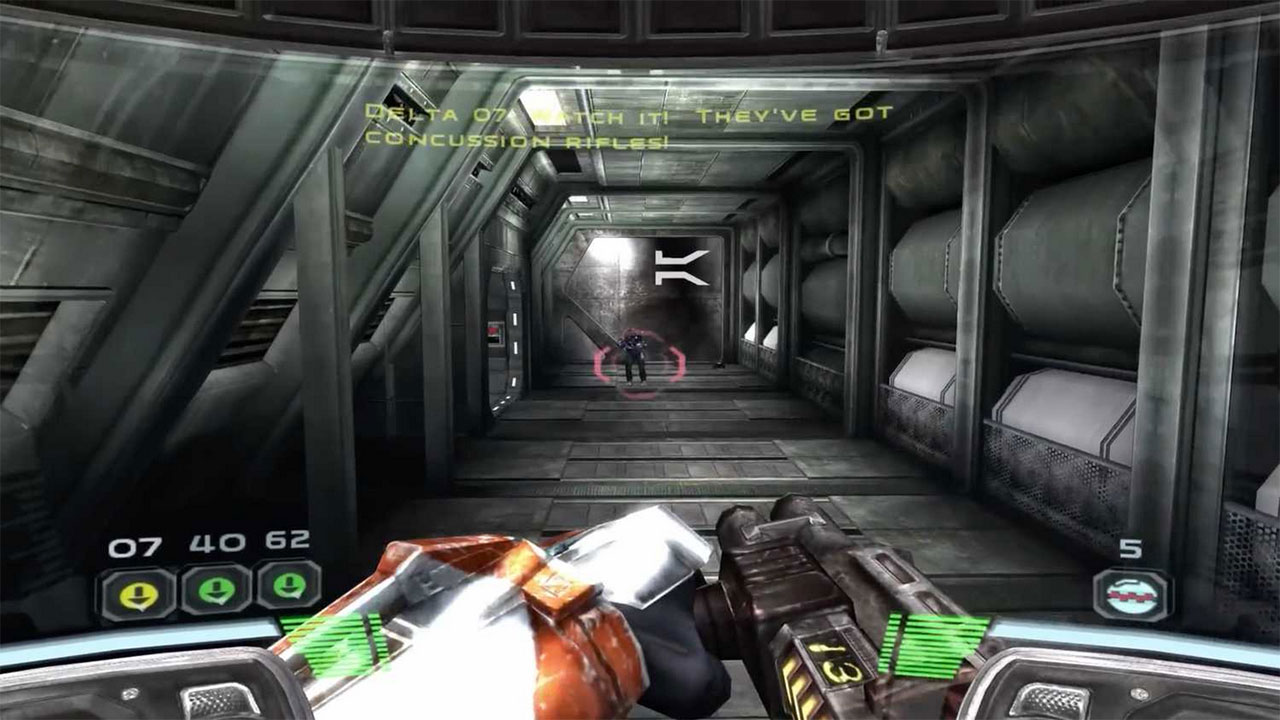The image size is (1280, 720).
Task: Click the thermal detonator grenade icon
Action: pyautogui.click(x=1132, y=595)
